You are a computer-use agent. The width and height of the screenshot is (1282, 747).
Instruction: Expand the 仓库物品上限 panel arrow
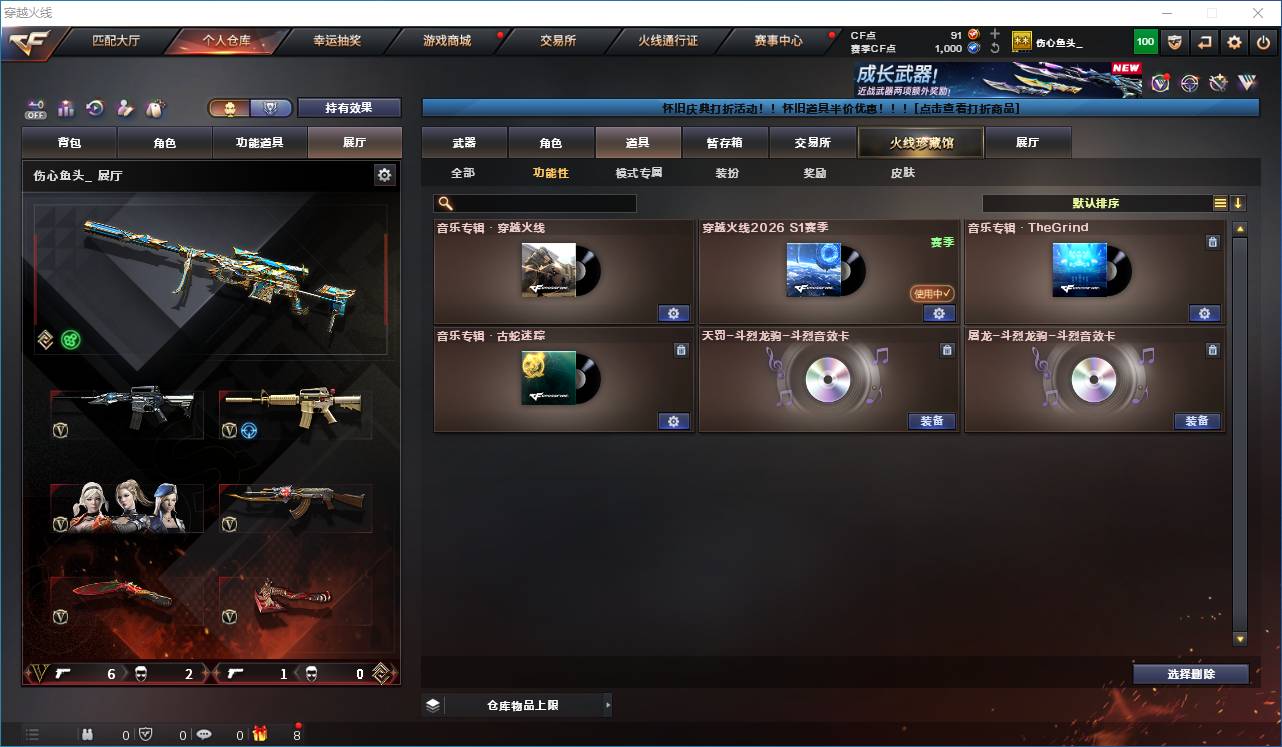coord(607,704)
